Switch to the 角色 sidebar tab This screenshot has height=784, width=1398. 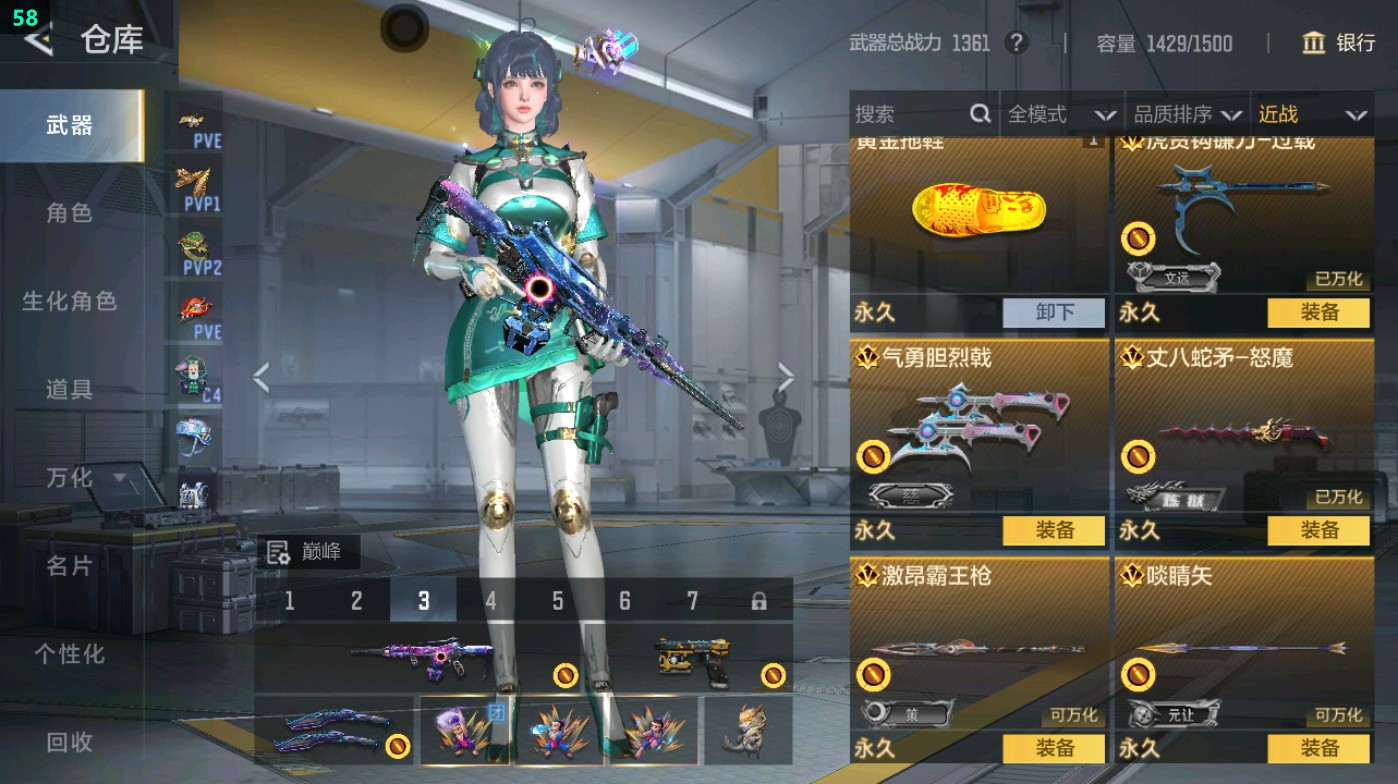(70, 215)
